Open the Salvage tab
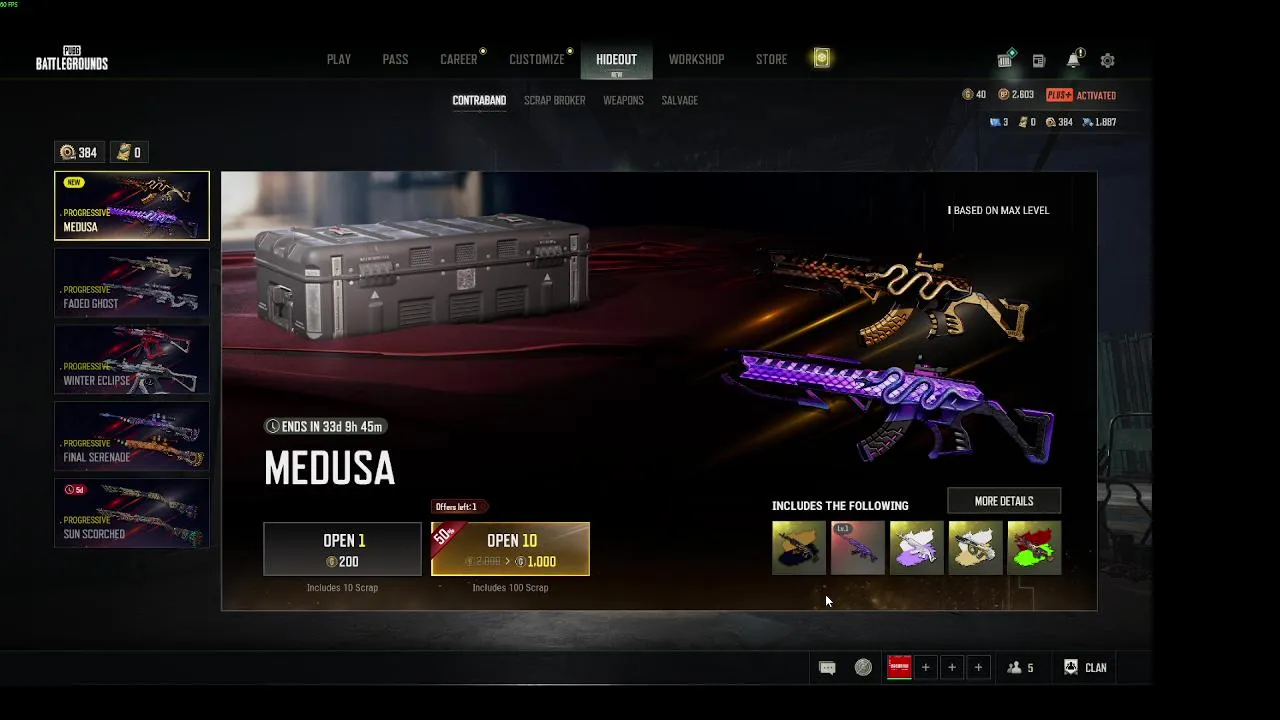This screenshot has height=720, width=1280. coord(679,101)
